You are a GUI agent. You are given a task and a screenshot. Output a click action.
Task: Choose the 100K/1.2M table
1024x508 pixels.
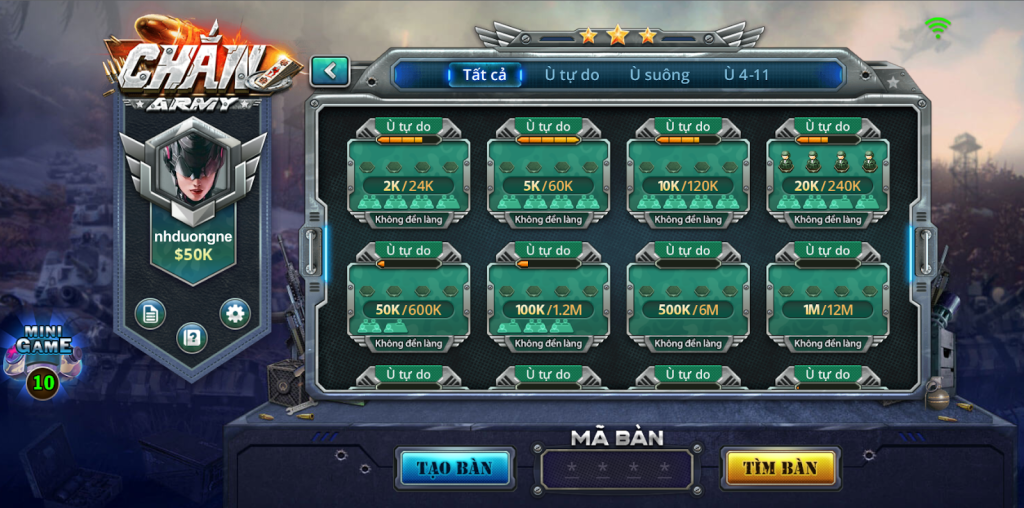click(x=548, y=300)
